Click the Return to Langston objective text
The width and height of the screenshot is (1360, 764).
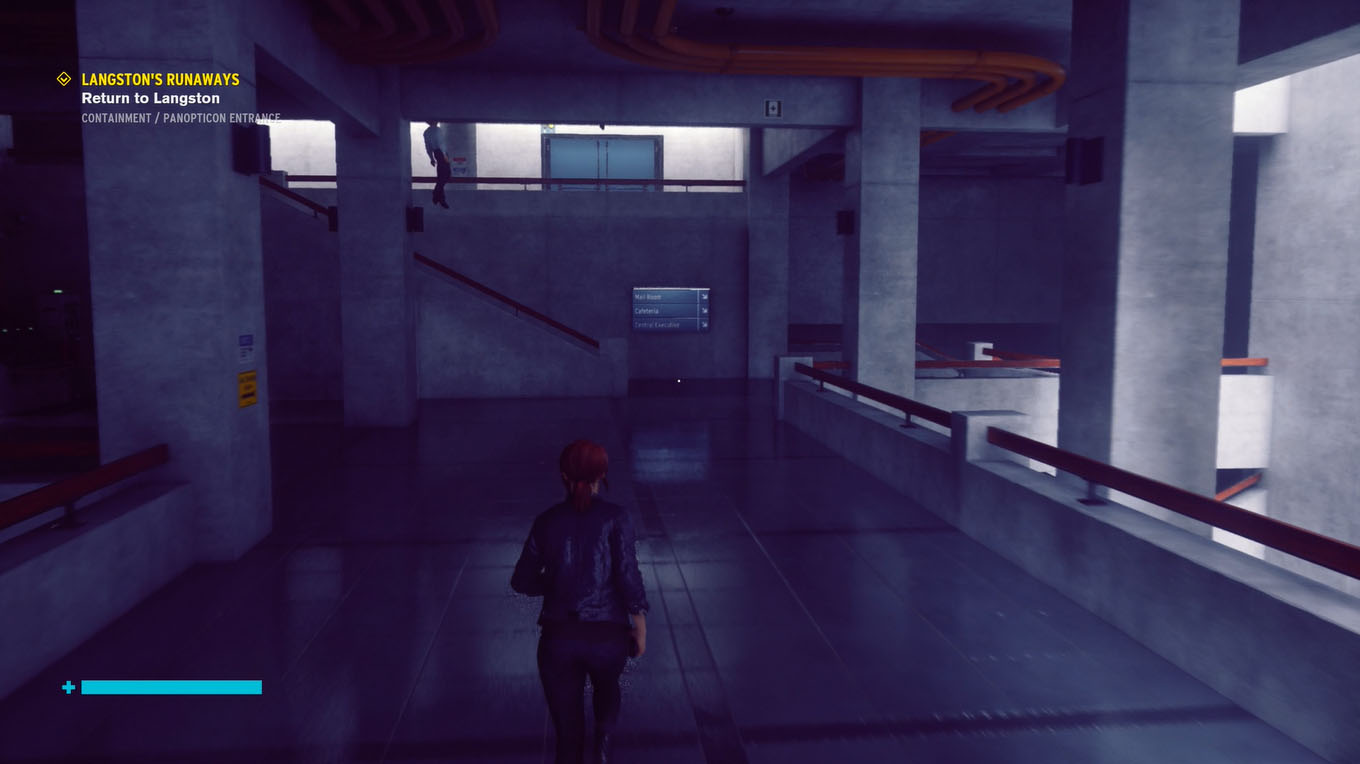click(150, 98)
